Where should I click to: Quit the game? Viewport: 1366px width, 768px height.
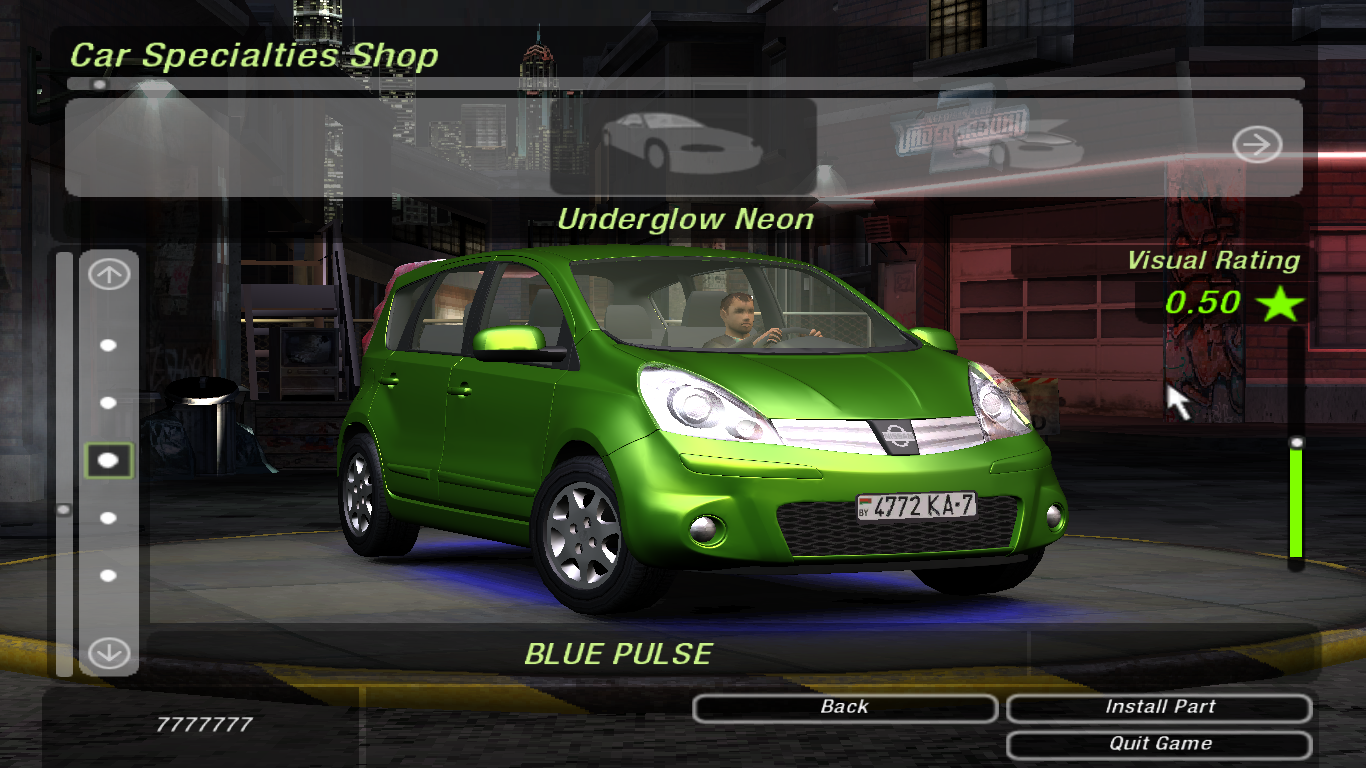(1159, 745)
